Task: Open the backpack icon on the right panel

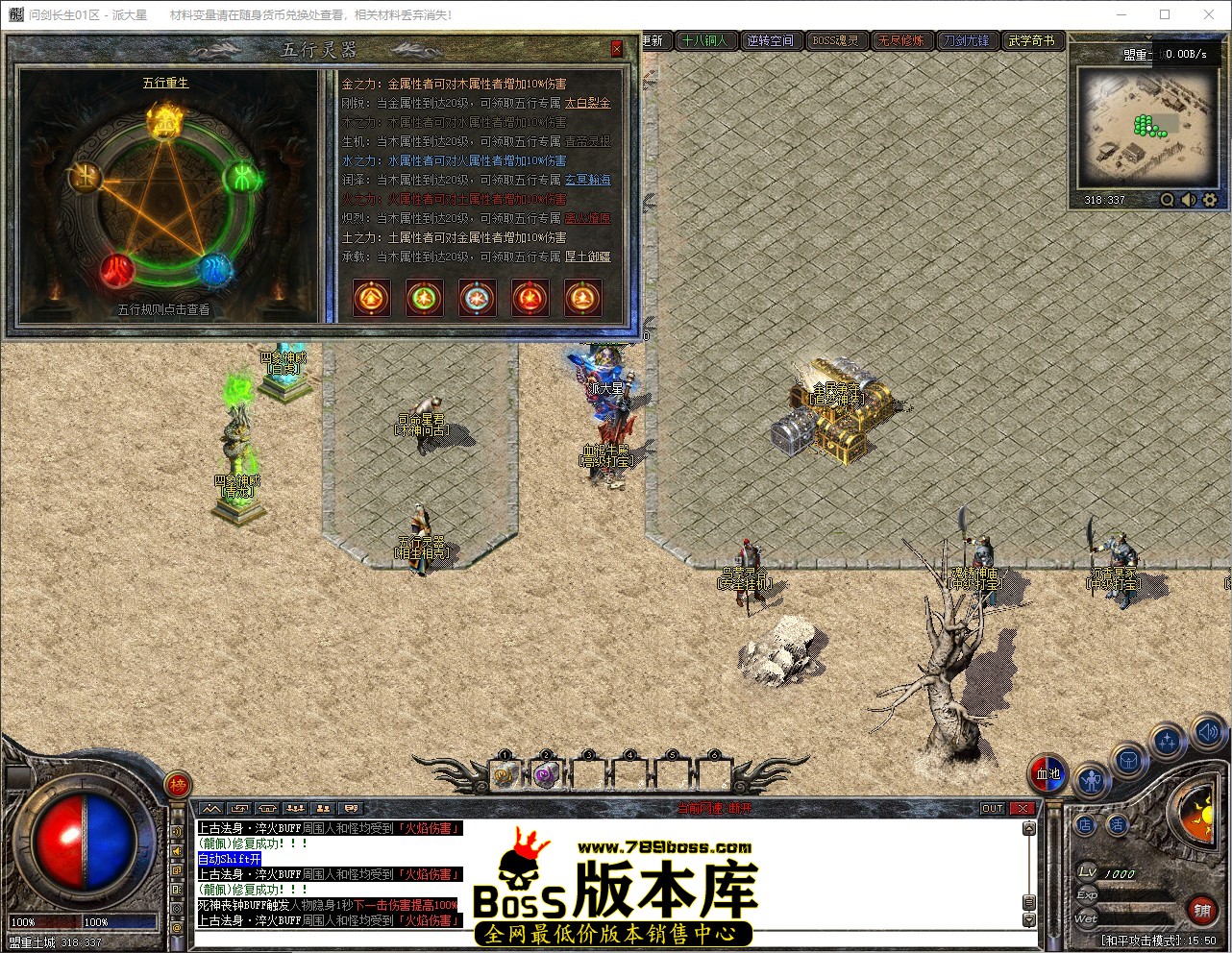Action: tap(1129, 759)
